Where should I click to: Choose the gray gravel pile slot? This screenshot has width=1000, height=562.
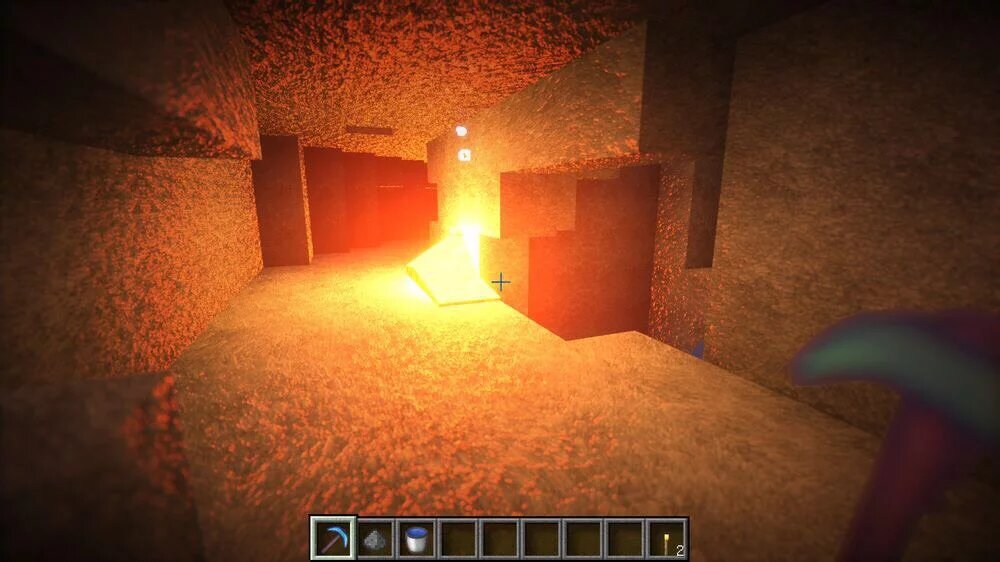tap(375, 539)
